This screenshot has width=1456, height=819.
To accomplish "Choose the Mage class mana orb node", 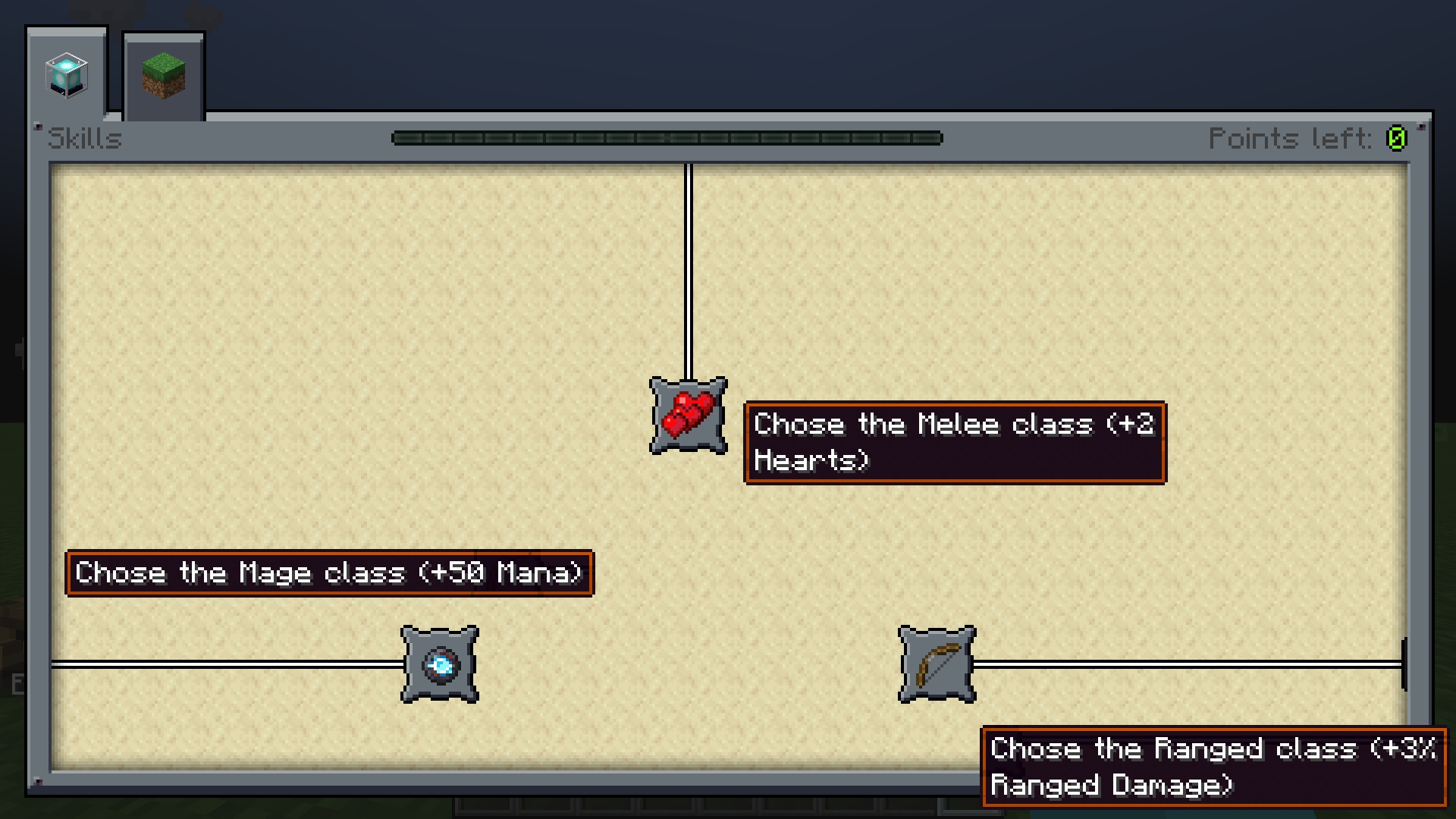I will point(440,664).
